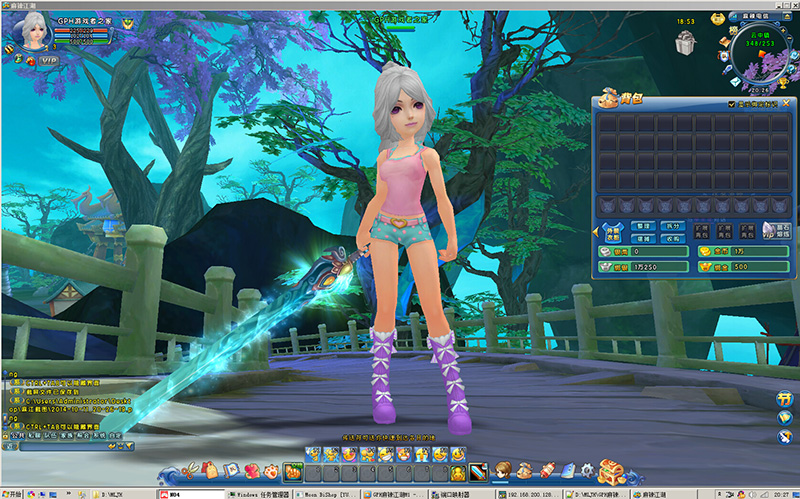Click the VIP badge under player portrait
Image resolution: width=800 pixels, height=499 pixels.
pos(46,60)
